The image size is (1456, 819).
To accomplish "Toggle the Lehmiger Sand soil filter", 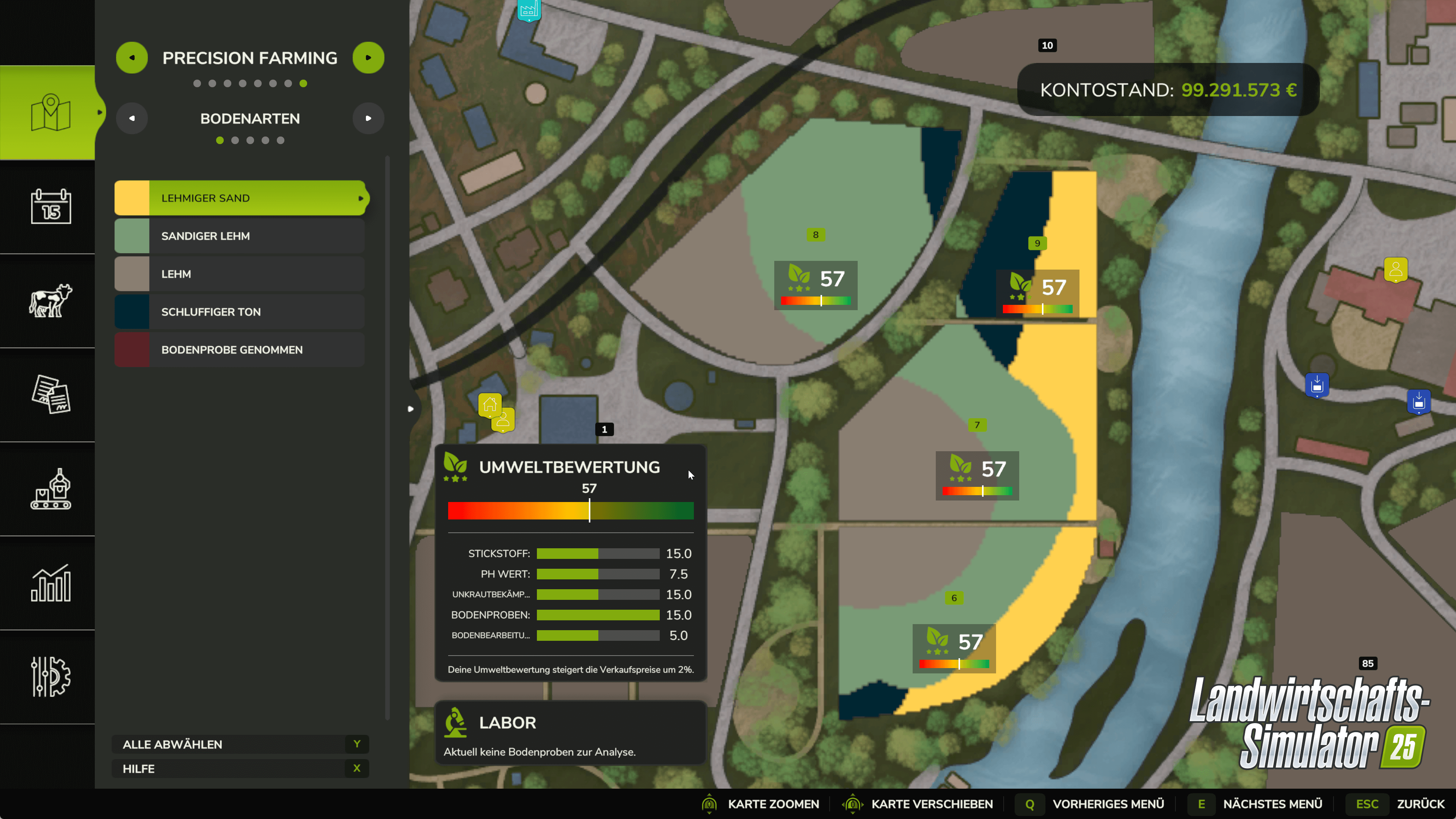I will pyautogui.click(x=240, y=198).
